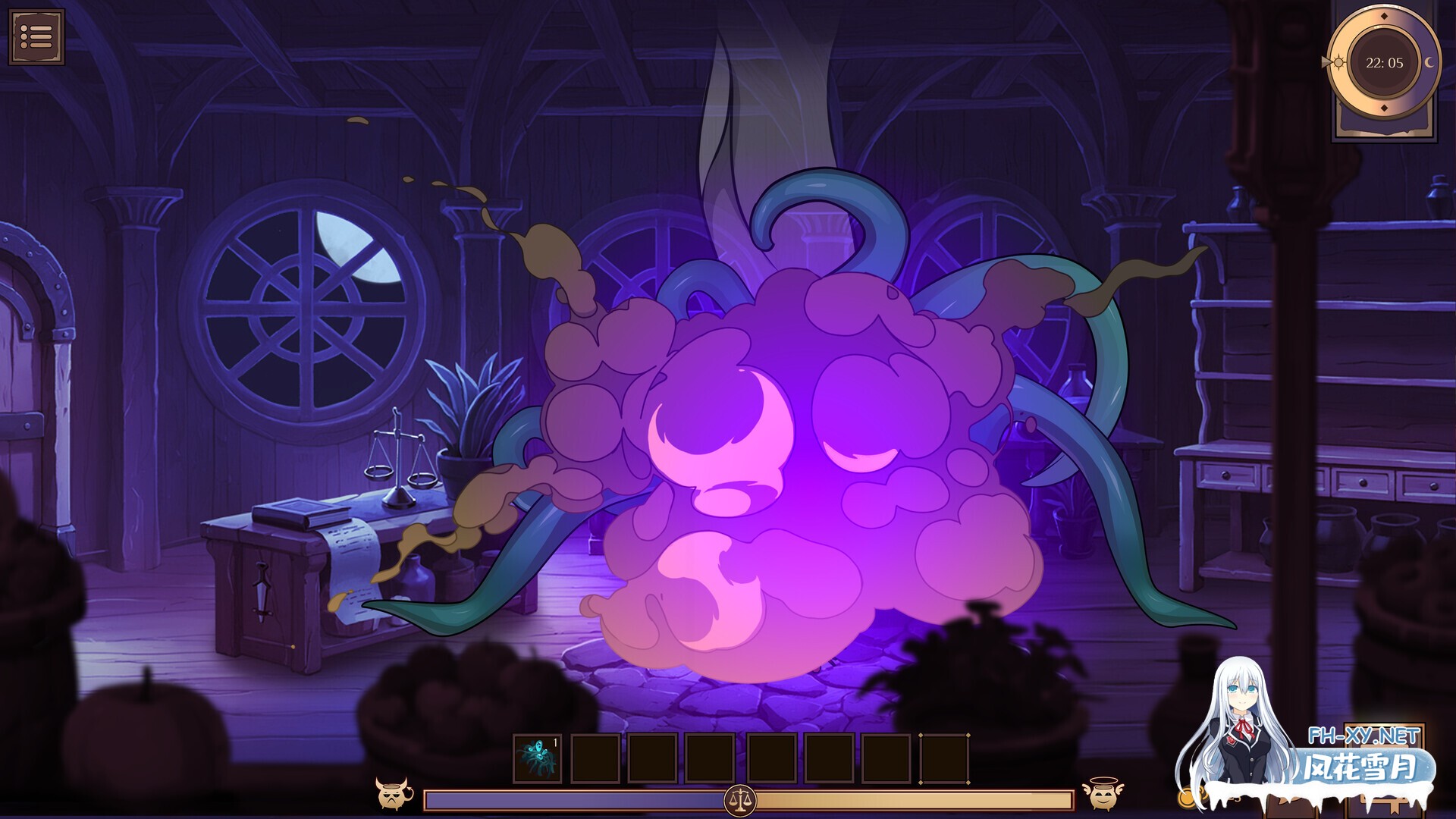
Task: Click the scales emblem on the balance bar
Action: pos(739,799)
